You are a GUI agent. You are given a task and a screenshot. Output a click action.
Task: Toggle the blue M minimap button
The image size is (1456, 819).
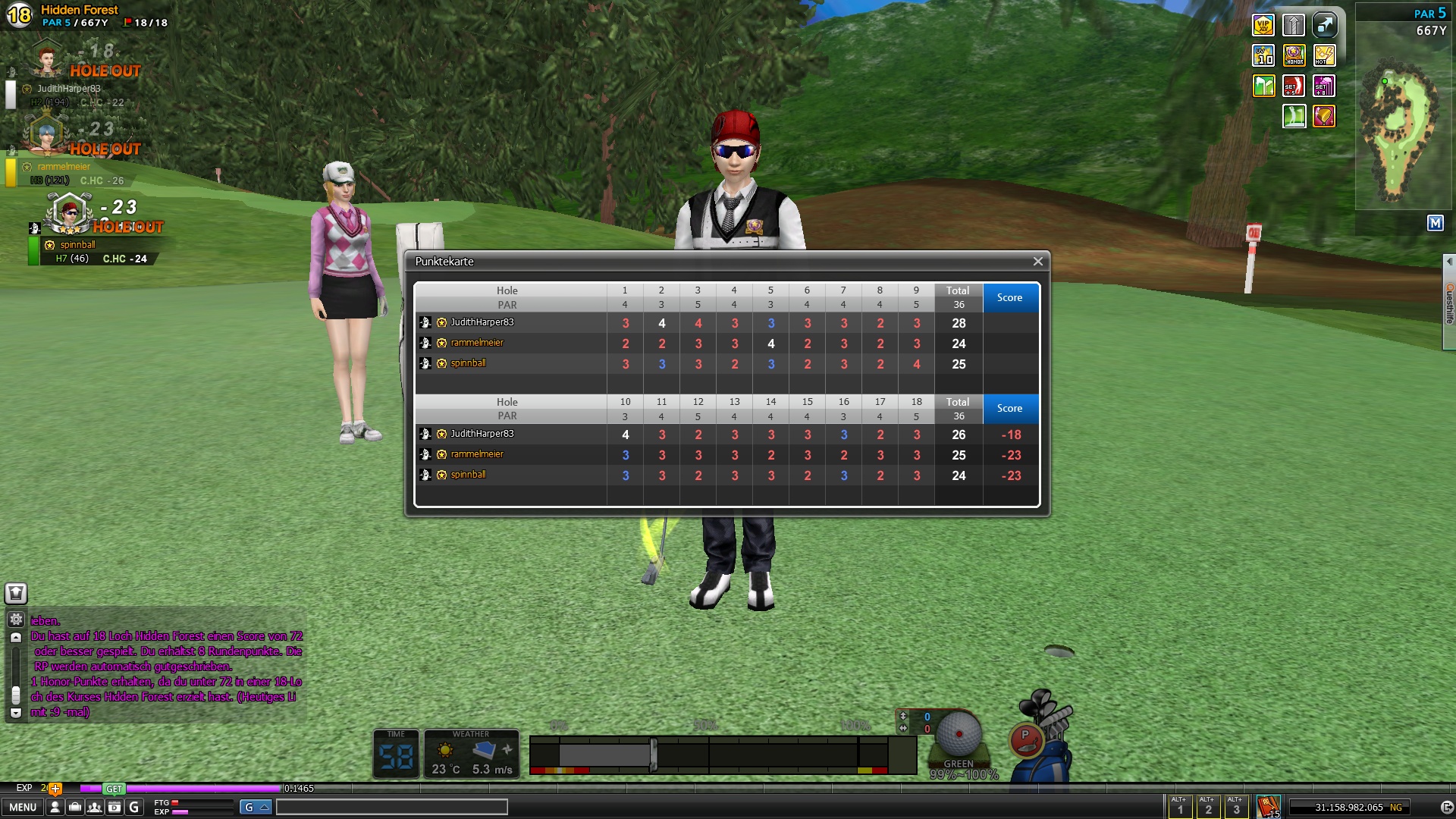[x=1435, y=223]
